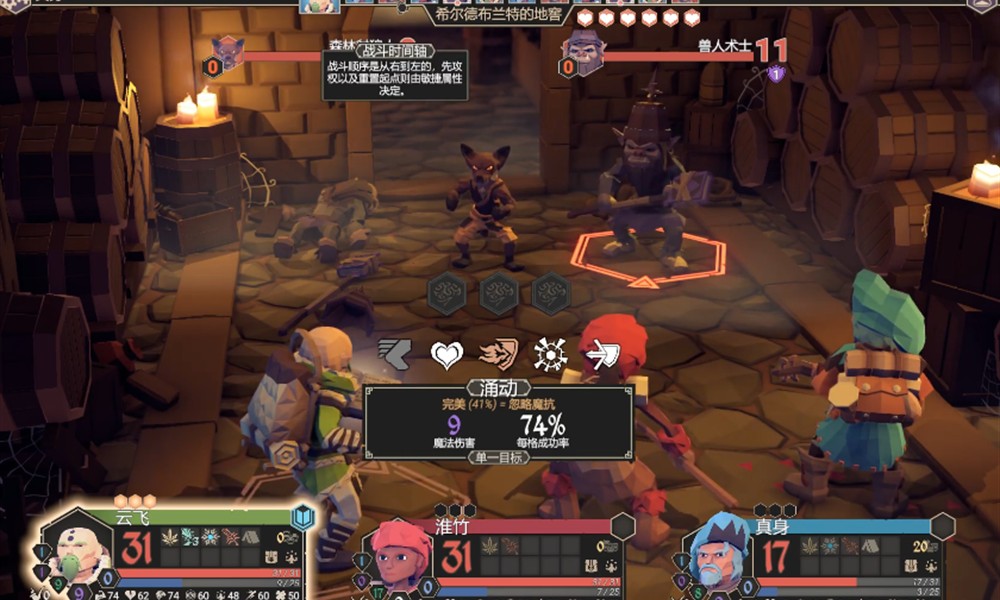Click the hexagon badge beside 淮竹's name

[623, 526]
